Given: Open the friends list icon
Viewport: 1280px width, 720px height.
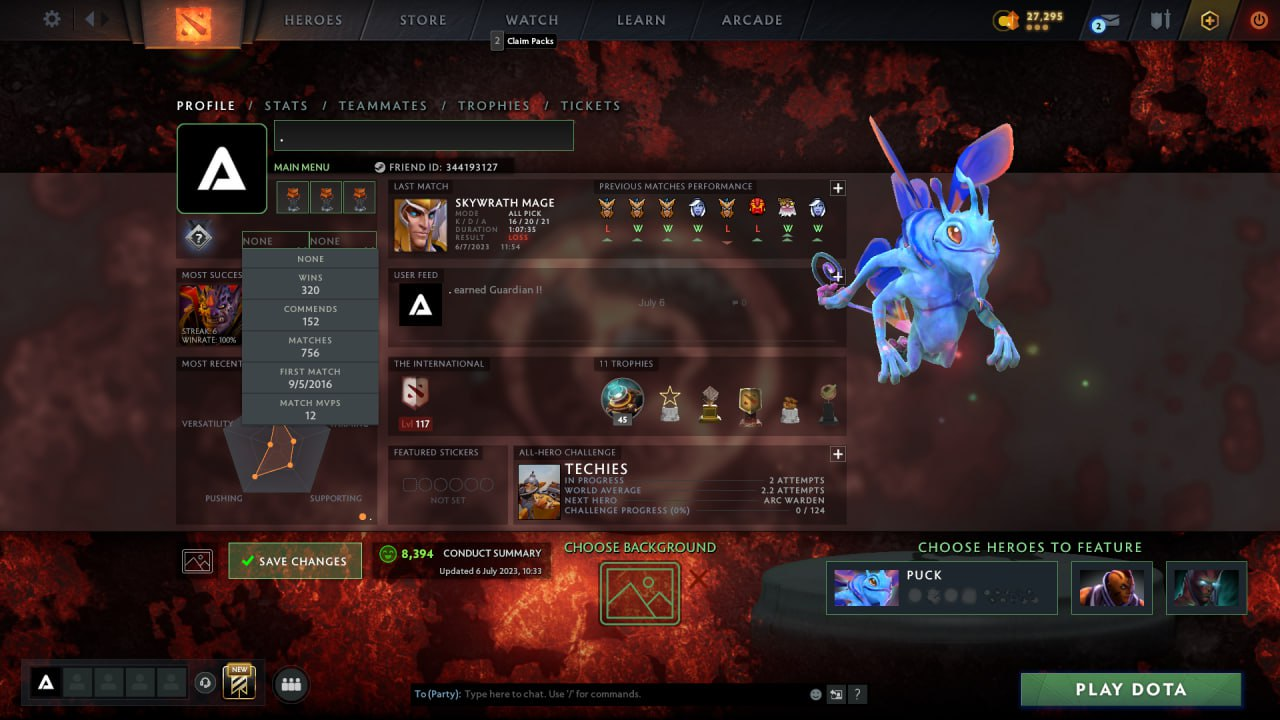Looking at the screenshot, I should pos(289,684).
